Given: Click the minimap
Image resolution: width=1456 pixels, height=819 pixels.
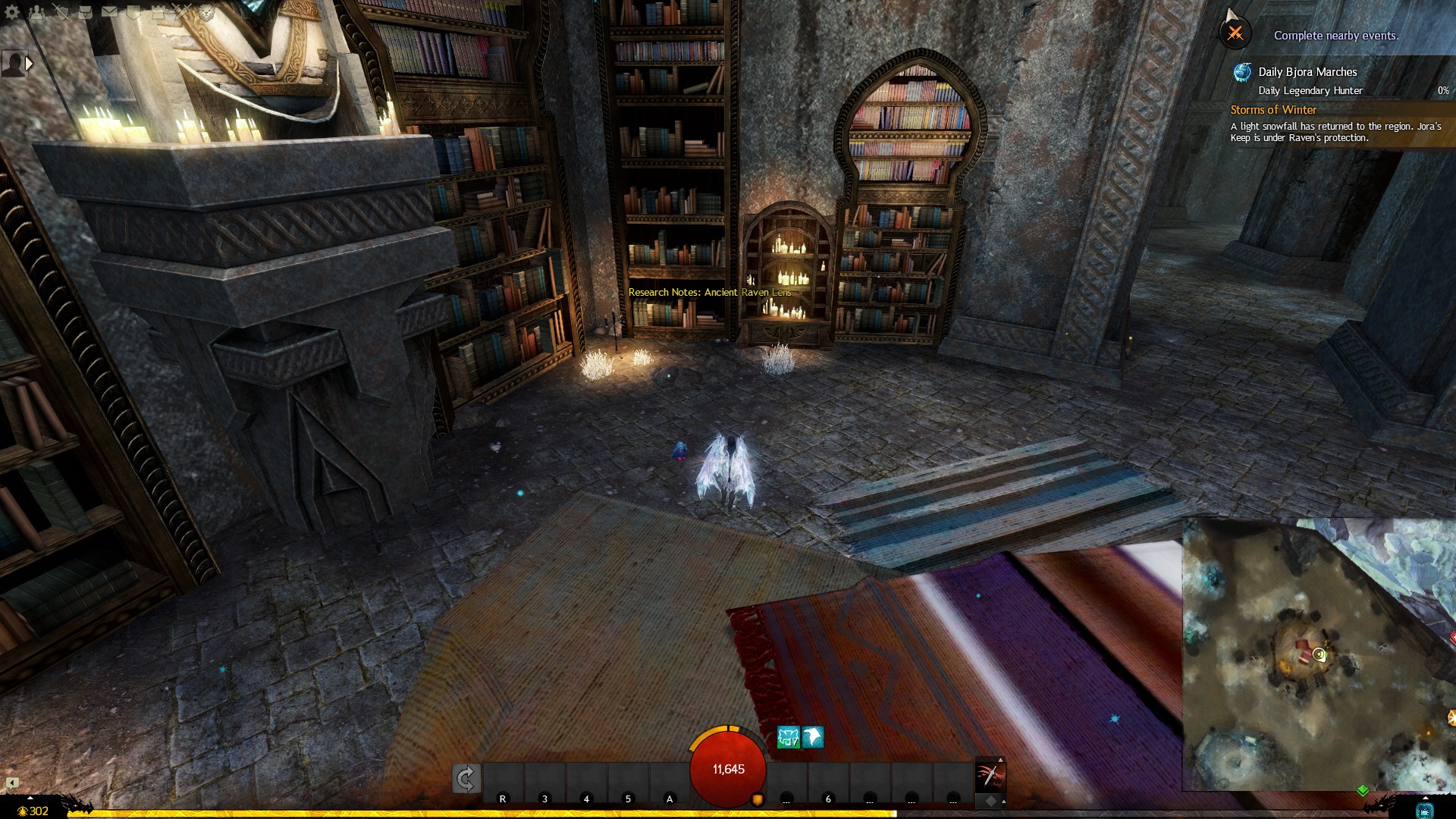Looking at the screenshot, I should (1319, 654).
